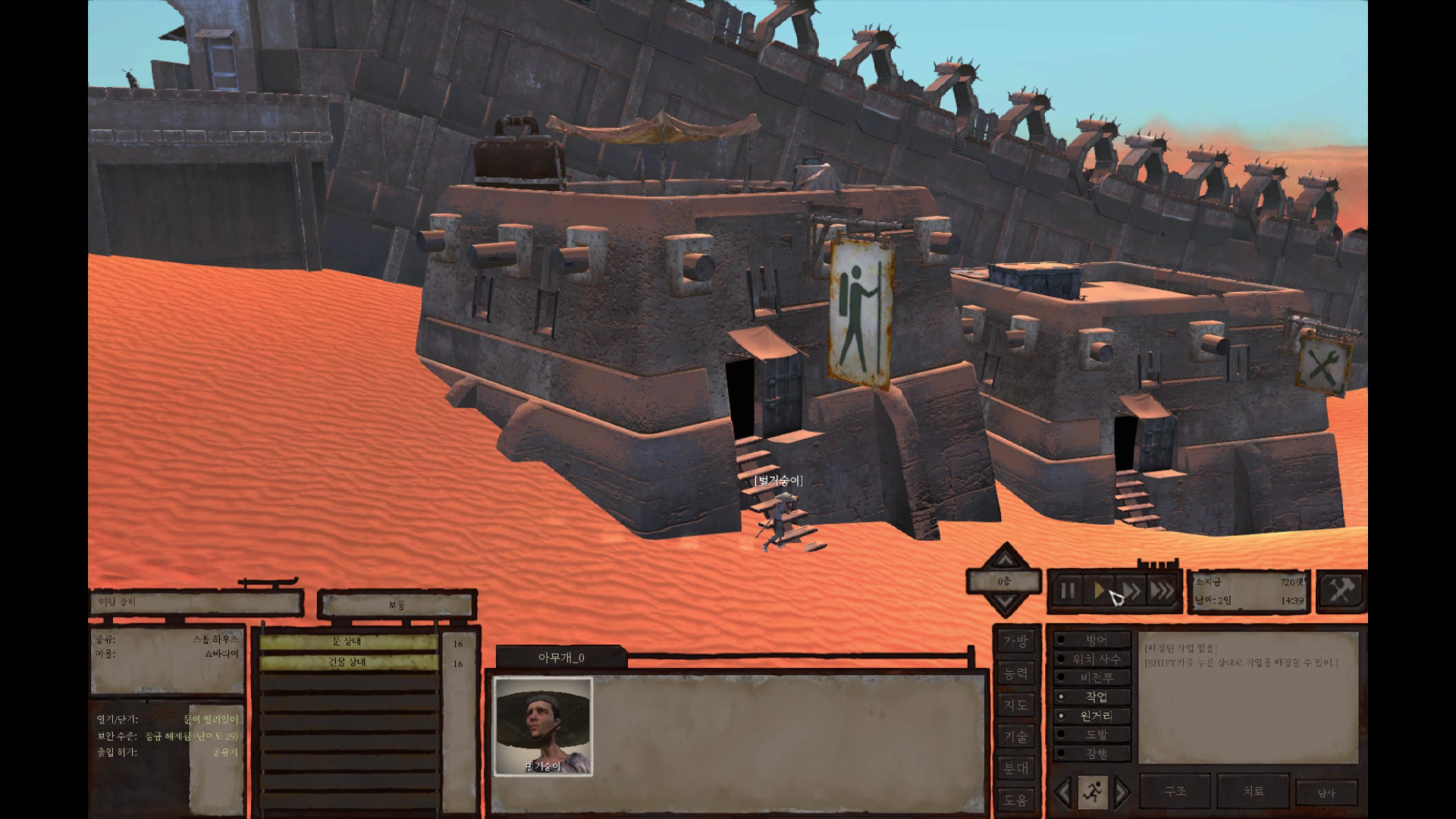The width and height of the screenshot is (1456, 819).
Task: Toggle the 잠행 (sneak) mode
Action: click(x=1095, y=754)
